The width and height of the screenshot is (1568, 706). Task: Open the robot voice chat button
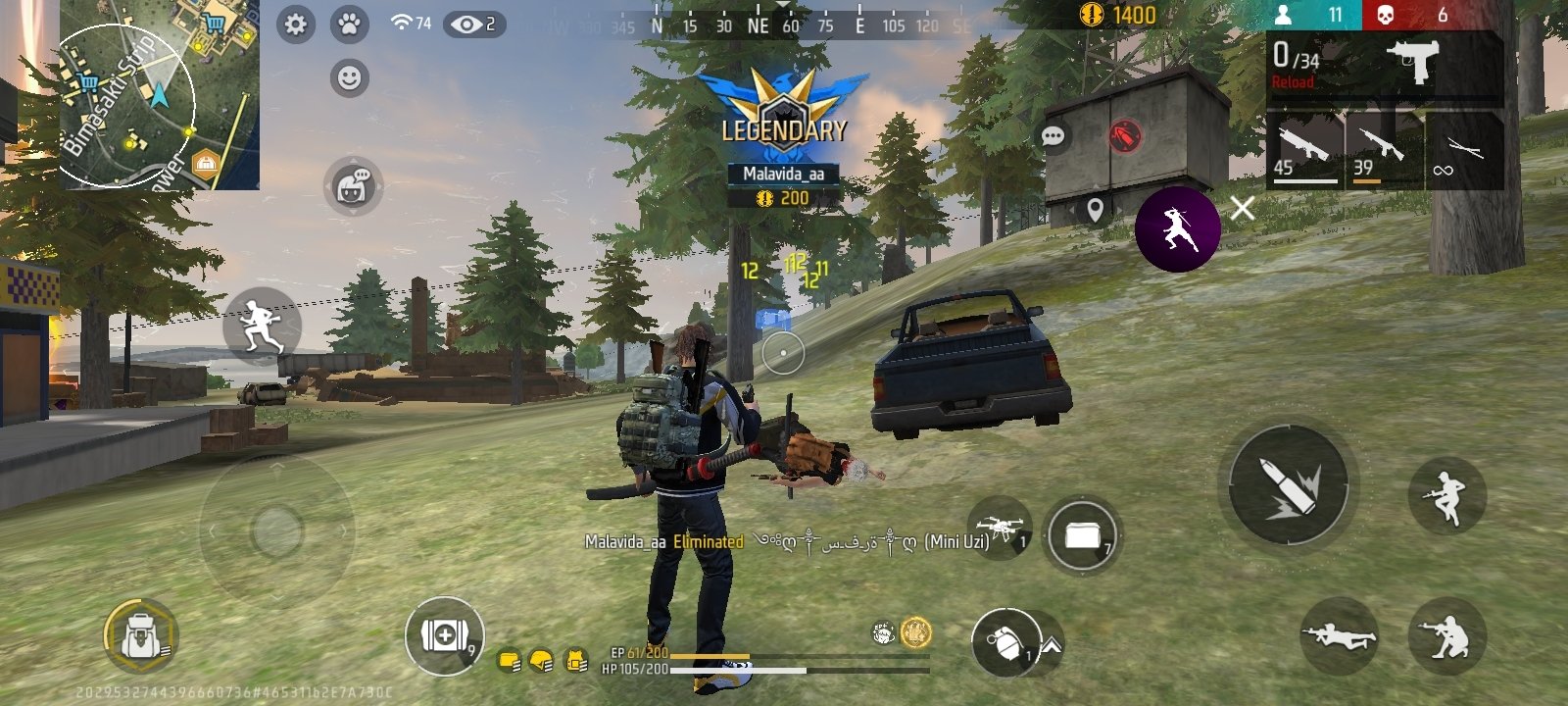point(353,185)
